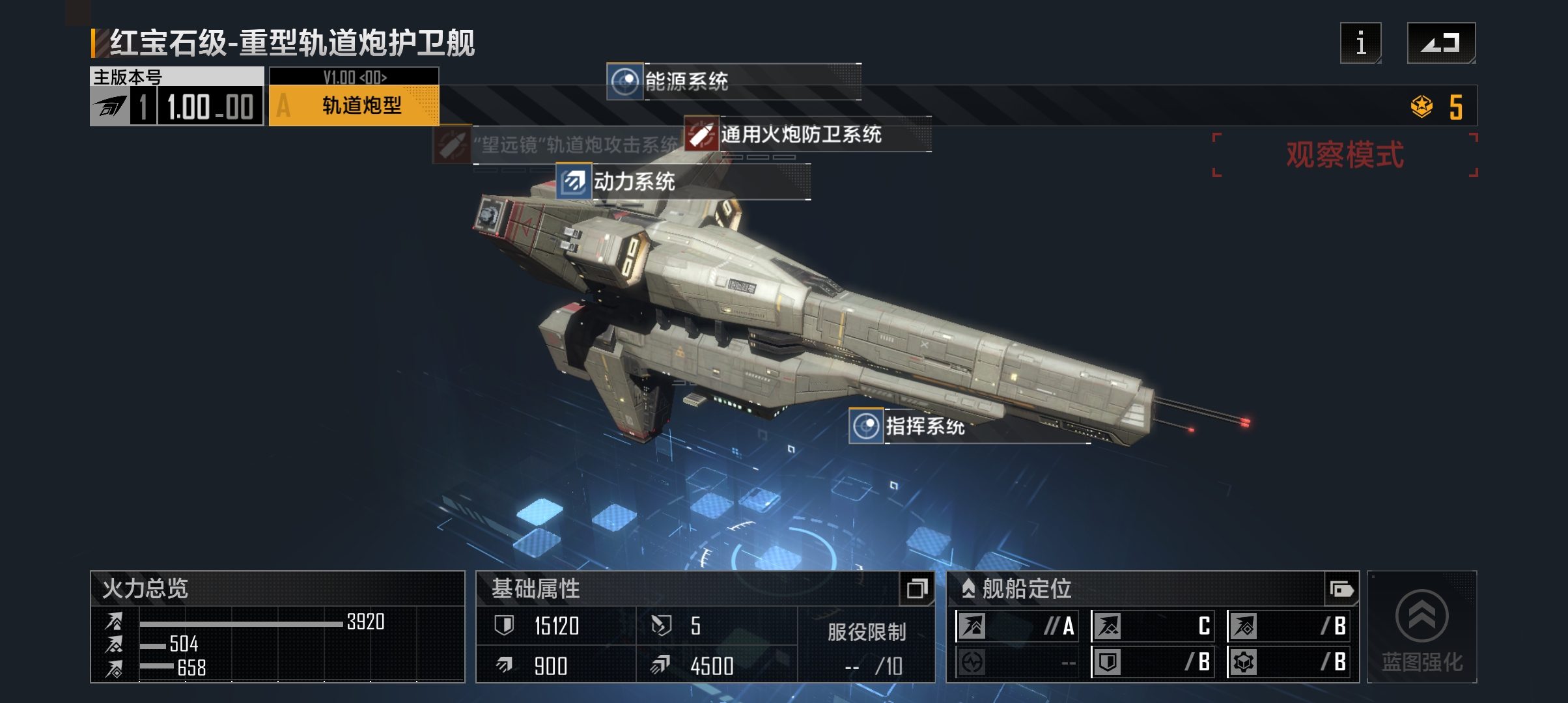Click the 服役限制 service limit cell

point(866,646)
